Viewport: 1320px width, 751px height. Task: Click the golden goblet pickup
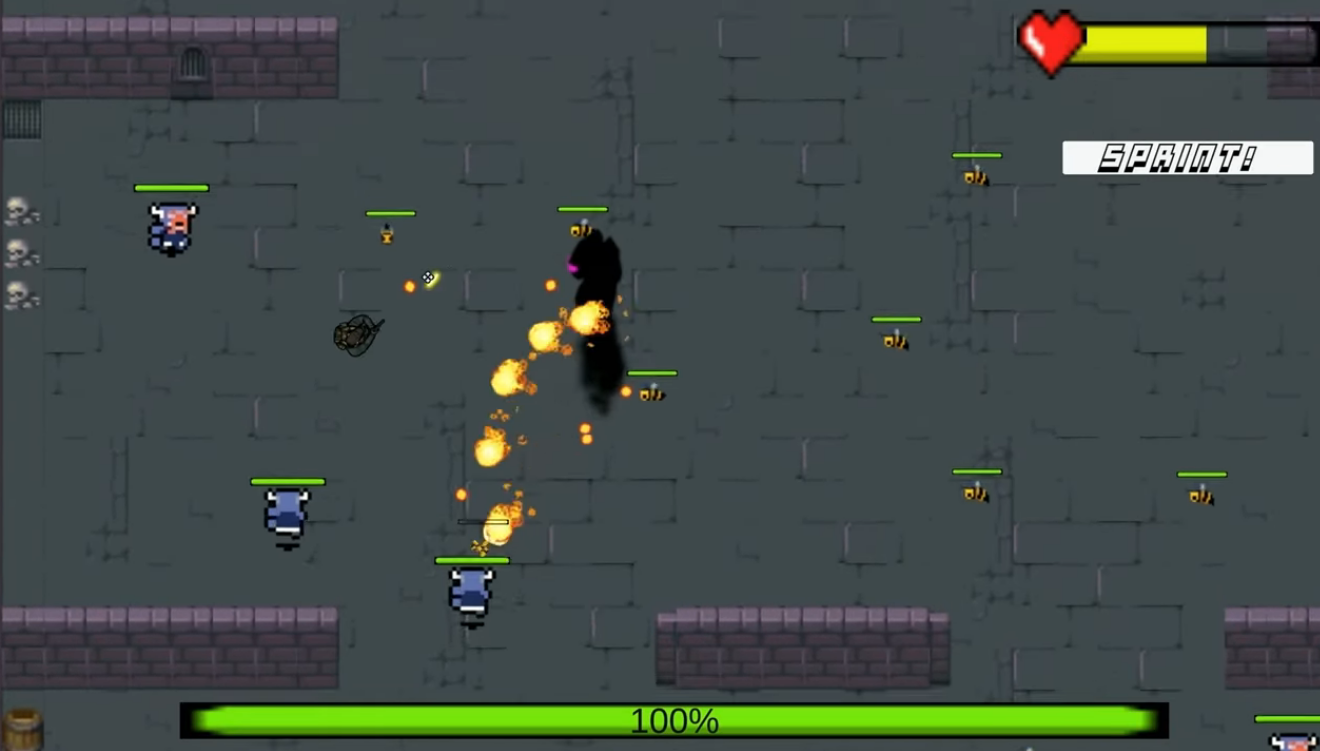click(x=385, y=235)
